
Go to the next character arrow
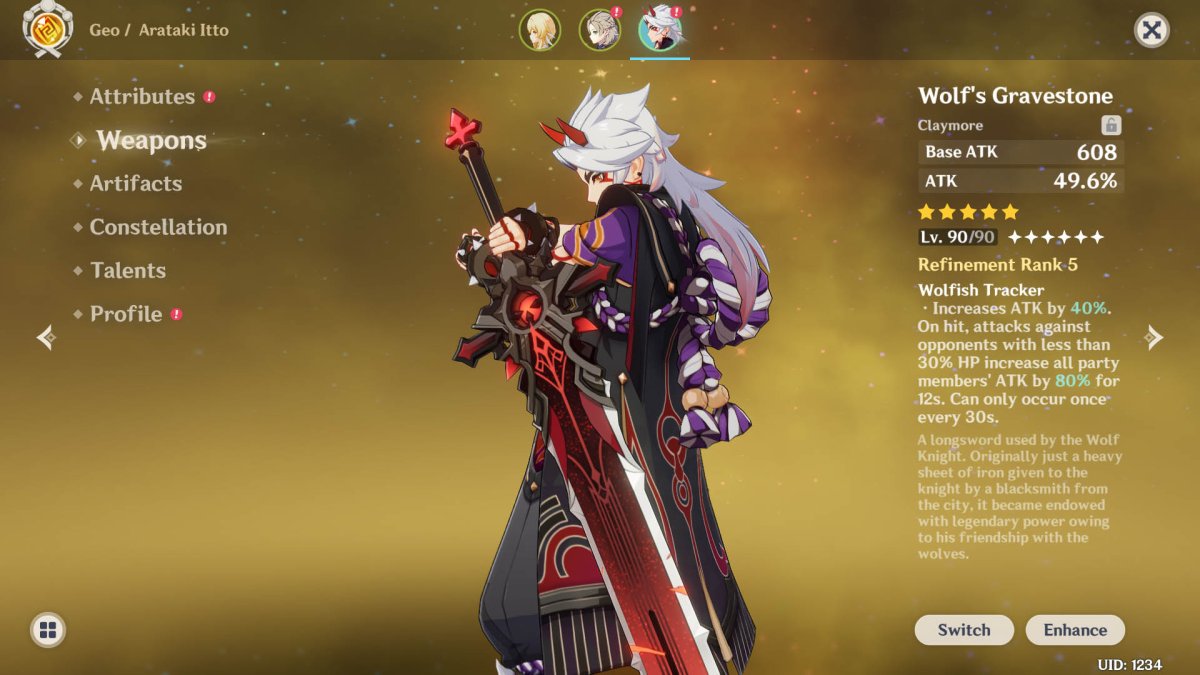[1154, 337]
